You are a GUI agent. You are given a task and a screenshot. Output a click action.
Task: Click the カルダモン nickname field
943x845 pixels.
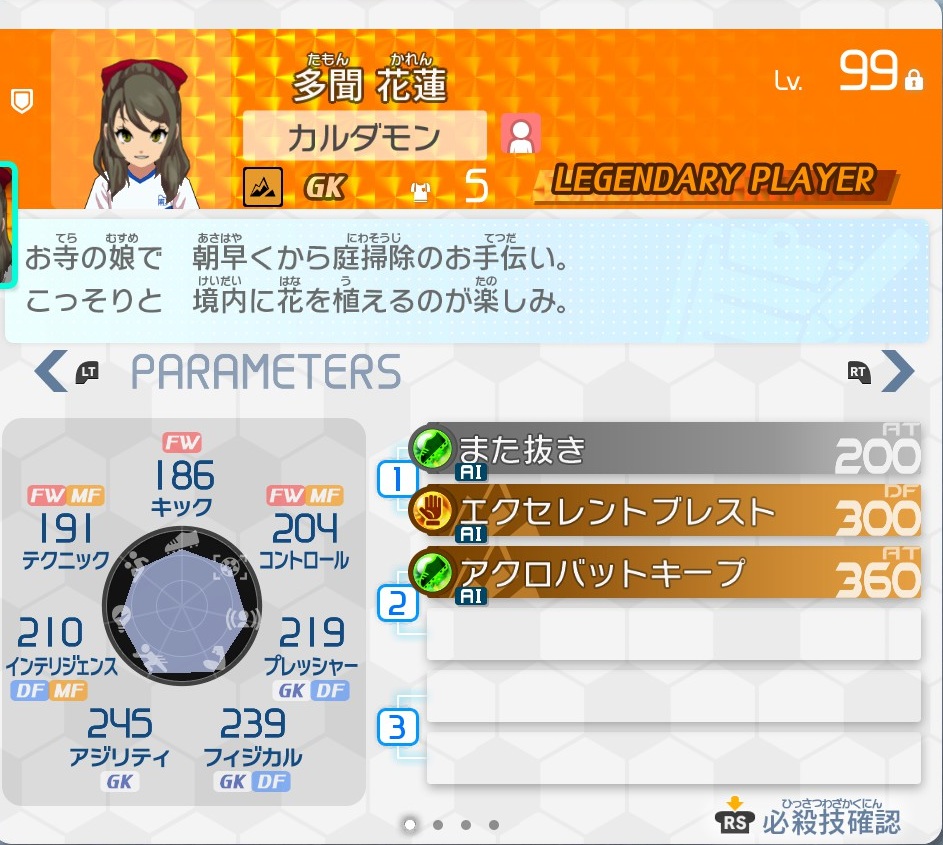click(x=365, y=136)
